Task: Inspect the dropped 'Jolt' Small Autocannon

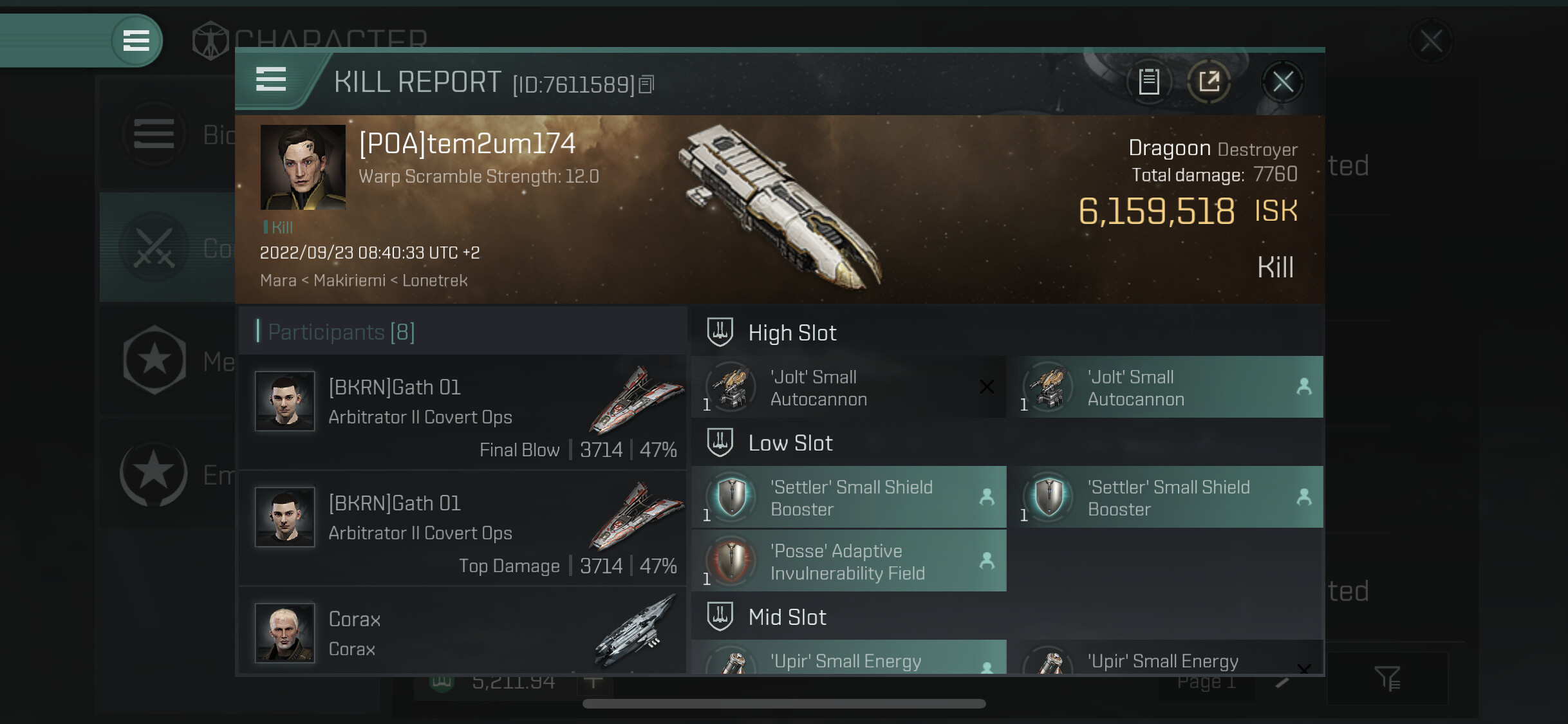Action: click(x=1166, y=387)
